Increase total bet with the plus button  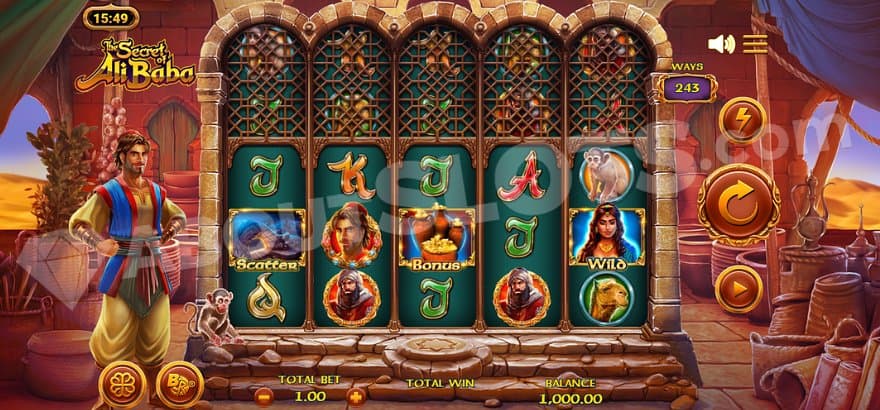355,396
